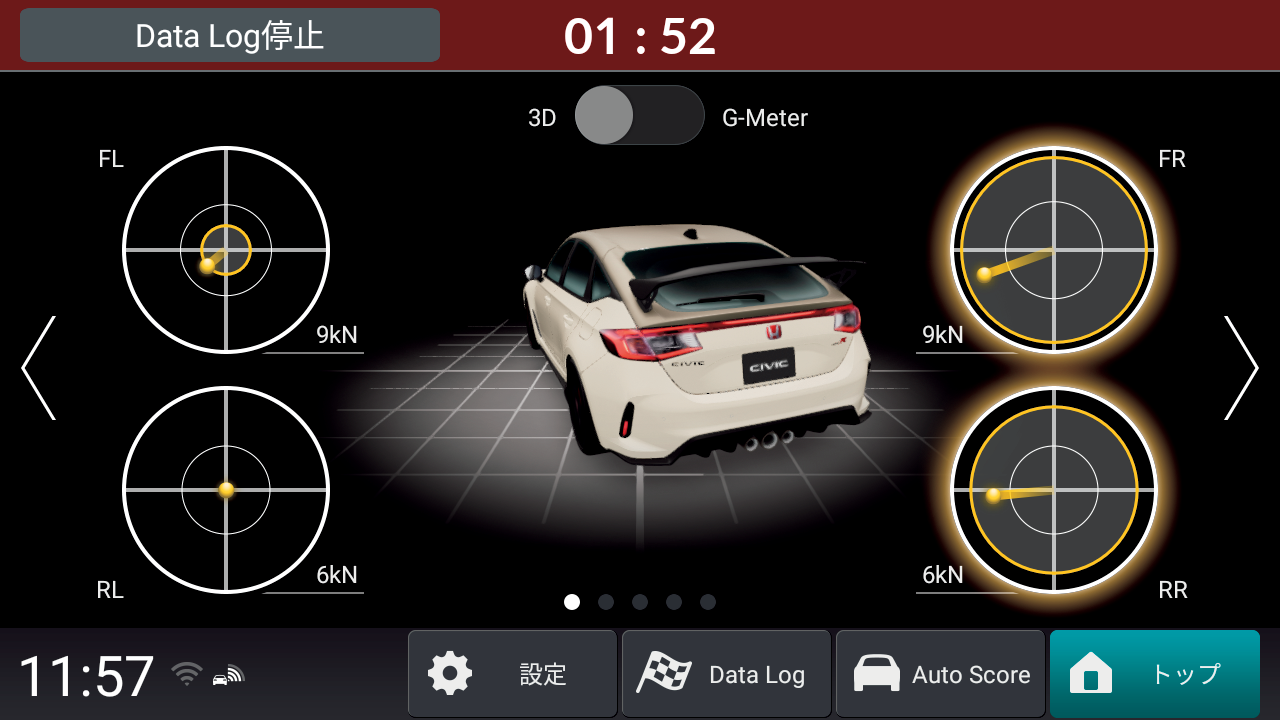This screenshot has height=720, width=1280.
Task: Go back using the left chevron arrow
Action: tap(37, 368)
